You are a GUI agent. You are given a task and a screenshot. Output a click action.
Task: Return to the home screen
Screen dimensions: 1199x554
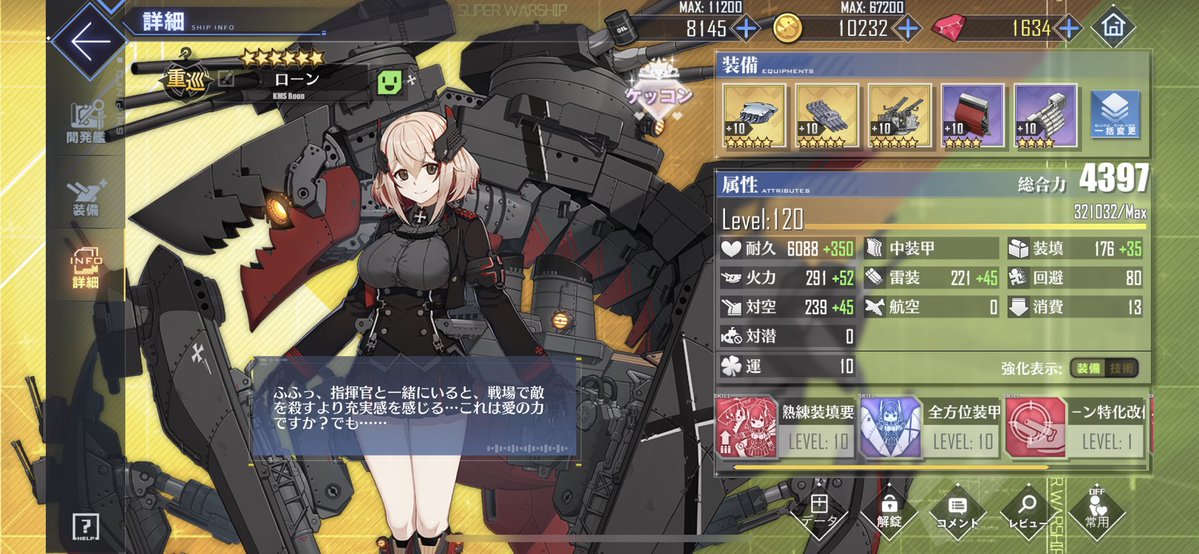click(x=1111, y=28)
